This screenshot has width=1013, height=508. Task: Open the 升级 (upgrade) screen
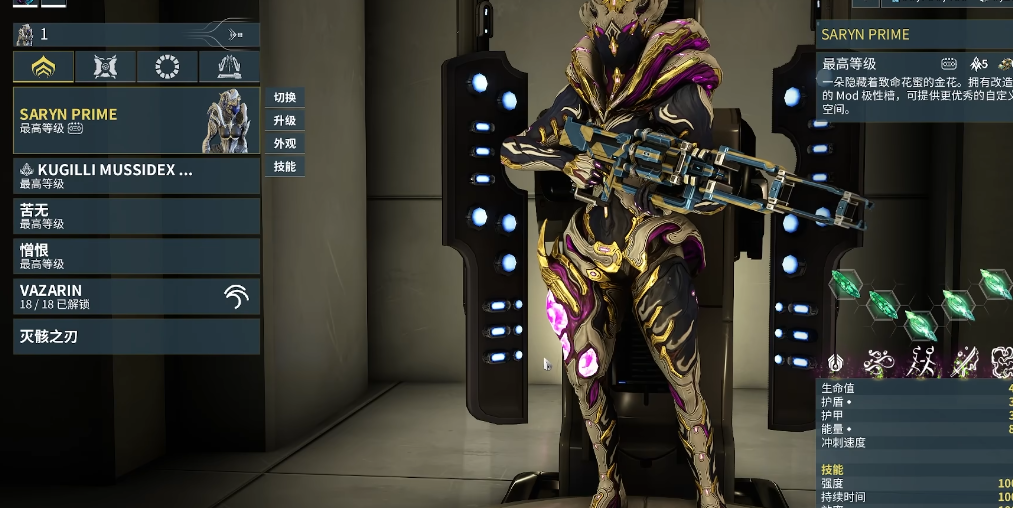pos(285,121)
